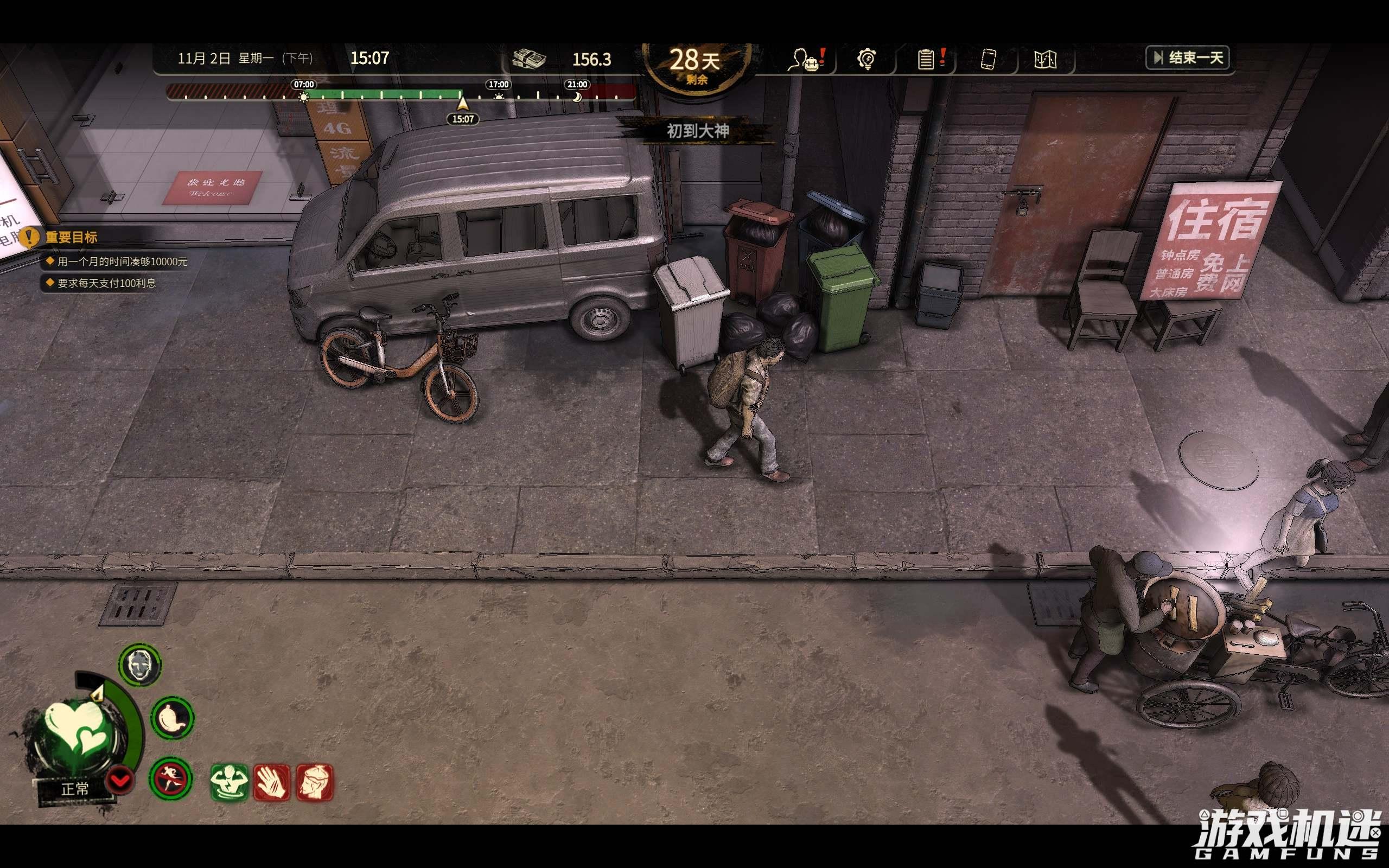This screenshot has height=868, width=1389.
Task: Check the face mood status icon
Action: [141, 664]
